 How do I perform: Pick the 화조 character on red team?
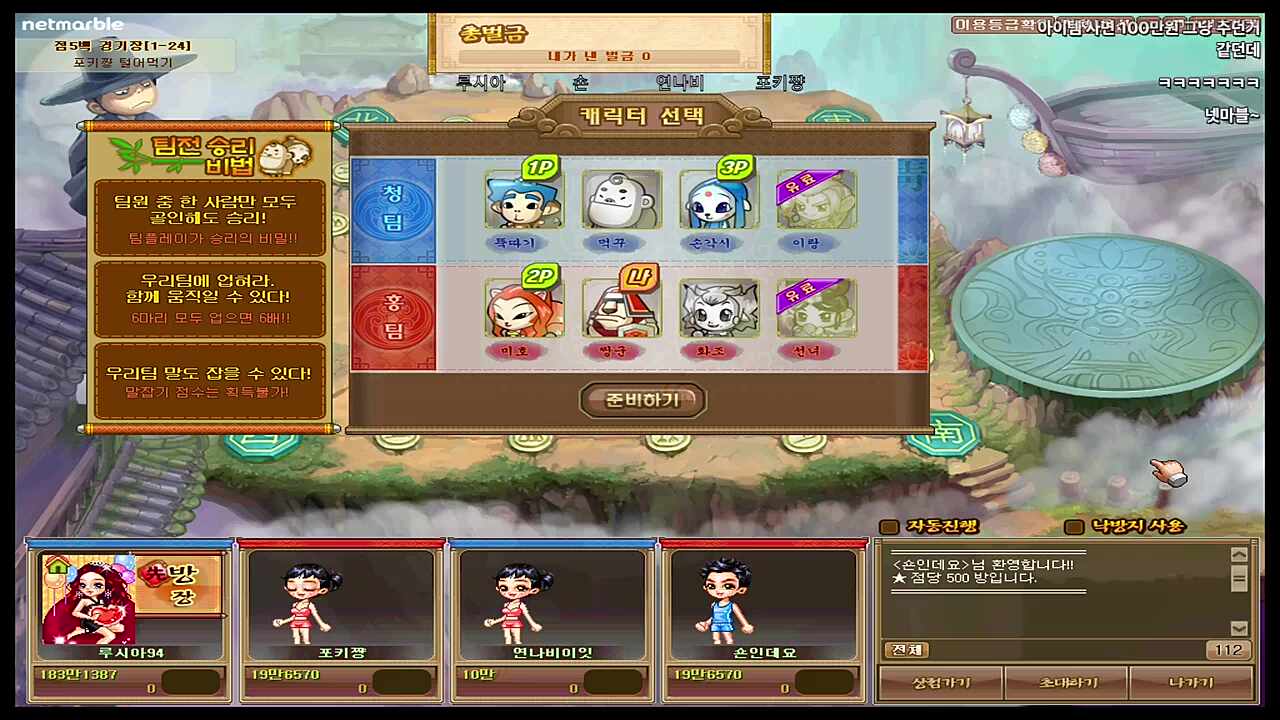pyautogui.click(x=718, y=310)
